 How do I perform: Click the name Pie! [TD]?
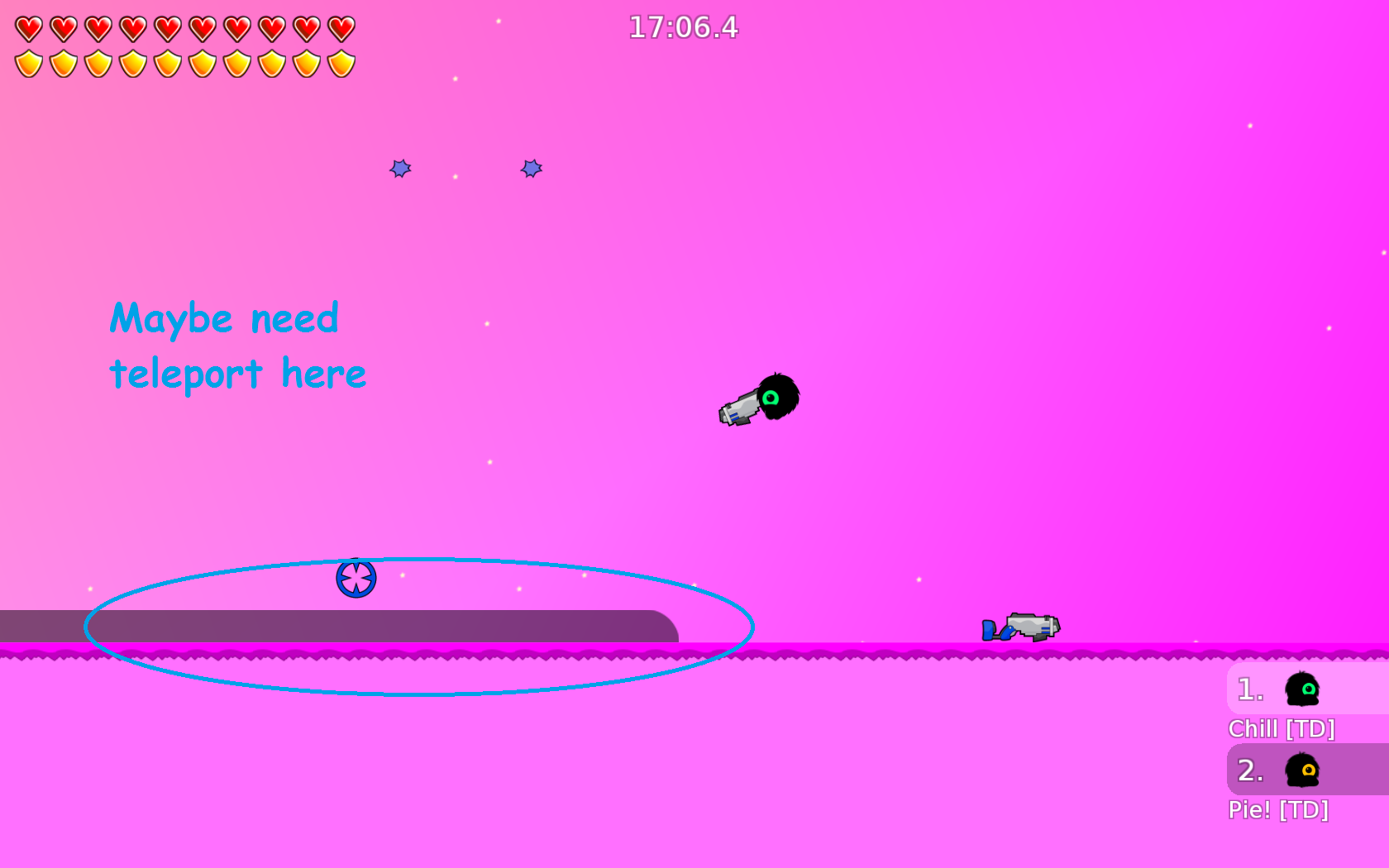pyautogui.click(x=1278, y=810)
